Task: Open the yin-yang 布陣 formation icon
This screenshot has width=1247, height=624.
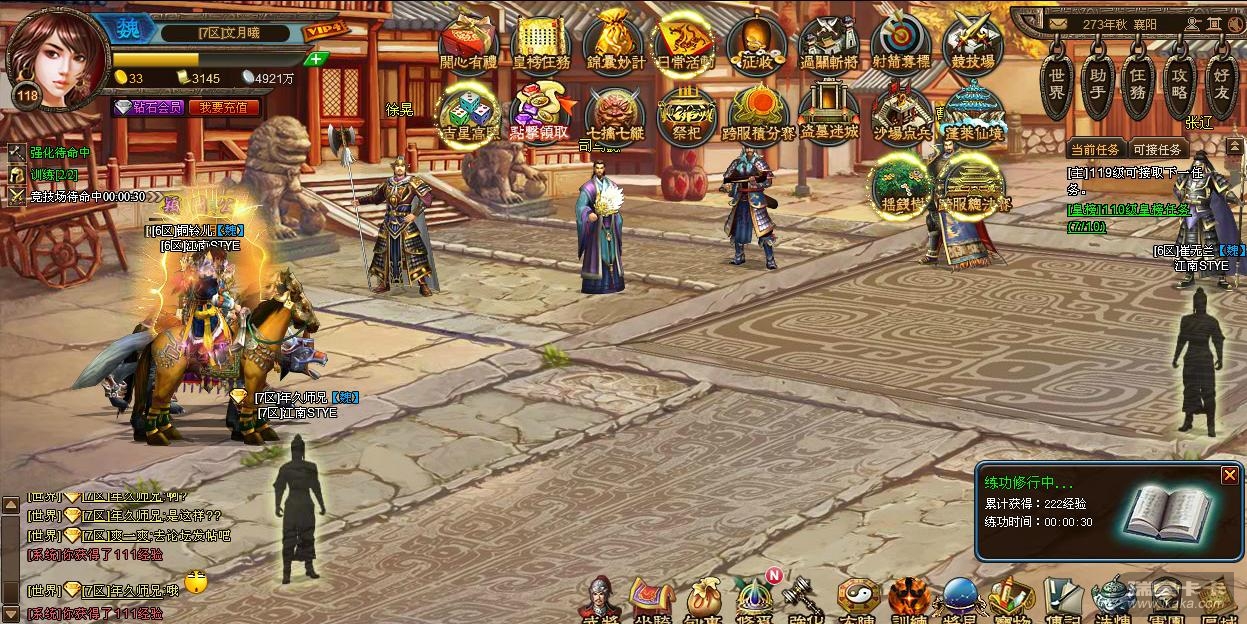Action: [858, 599]
